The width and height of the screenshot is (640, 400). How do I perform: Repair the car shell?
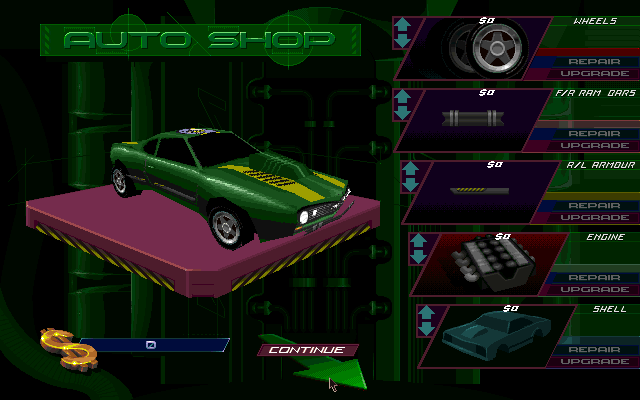coord(594,349)
